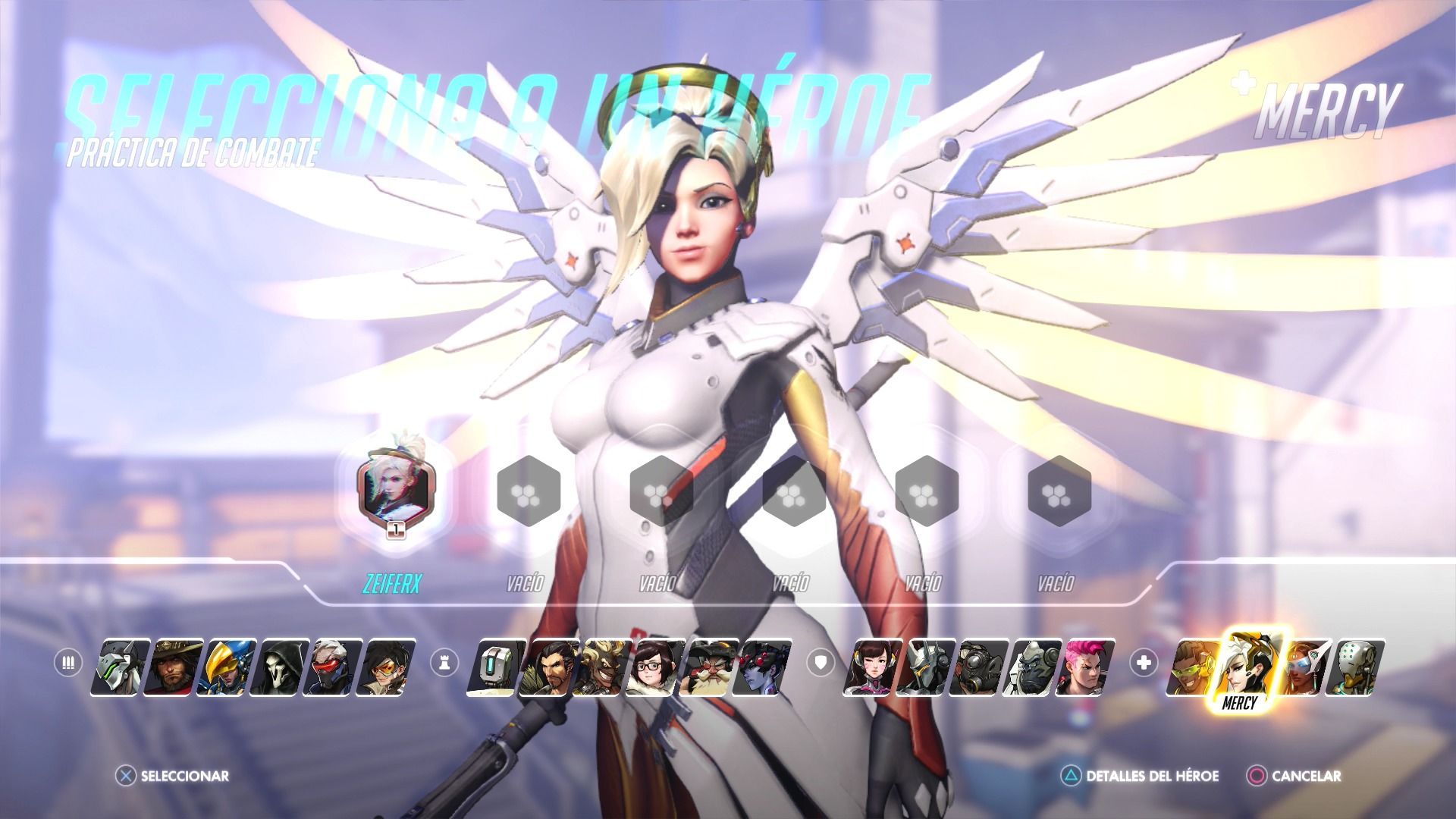Pick Roadhog with the gas mask
This screenshot has width=1456, height=819.
pos(982,667)
